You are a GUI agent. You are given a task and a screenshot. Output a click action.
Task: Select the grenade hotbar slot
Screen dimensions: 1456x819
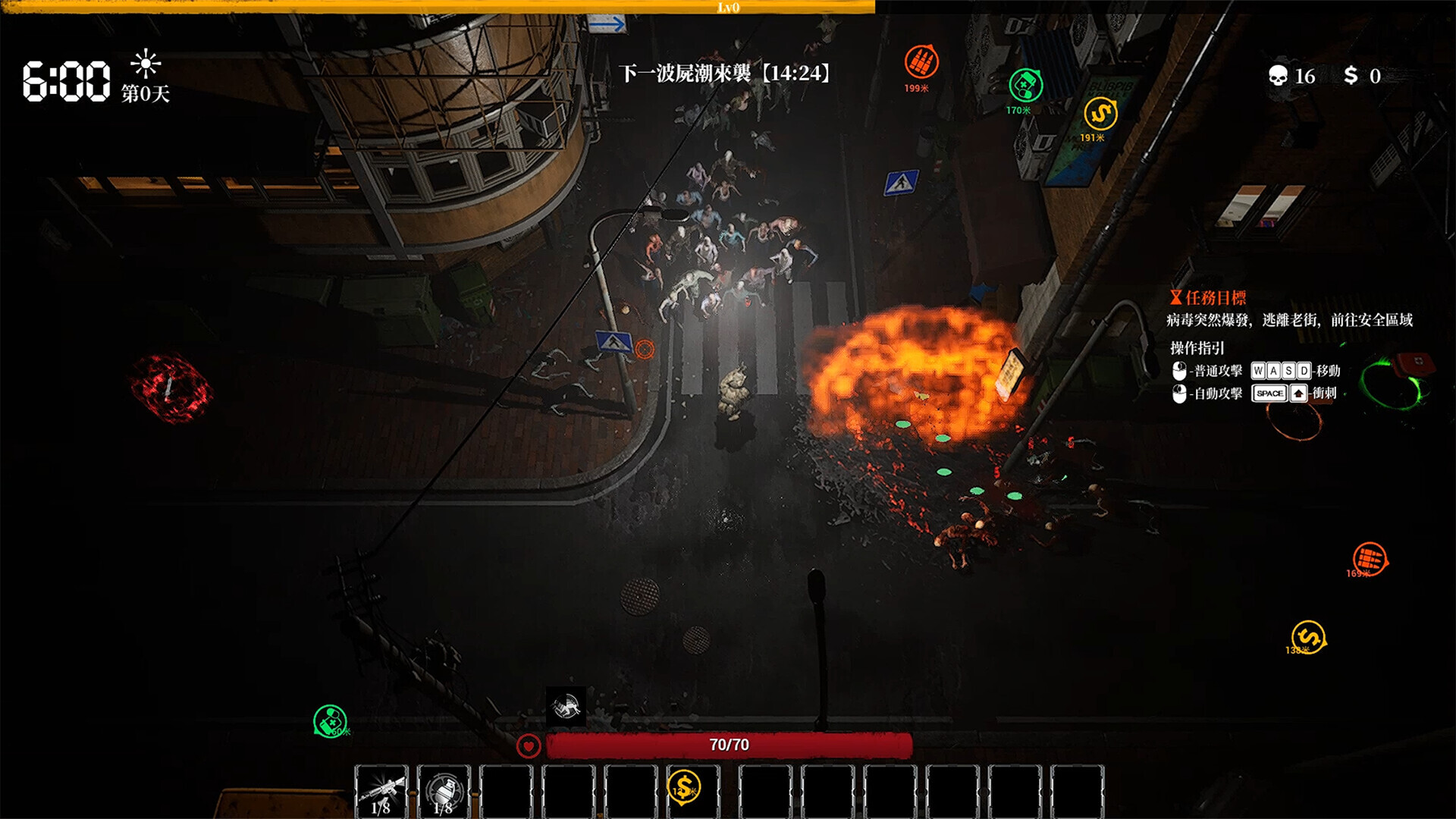[x=444, y=791]
